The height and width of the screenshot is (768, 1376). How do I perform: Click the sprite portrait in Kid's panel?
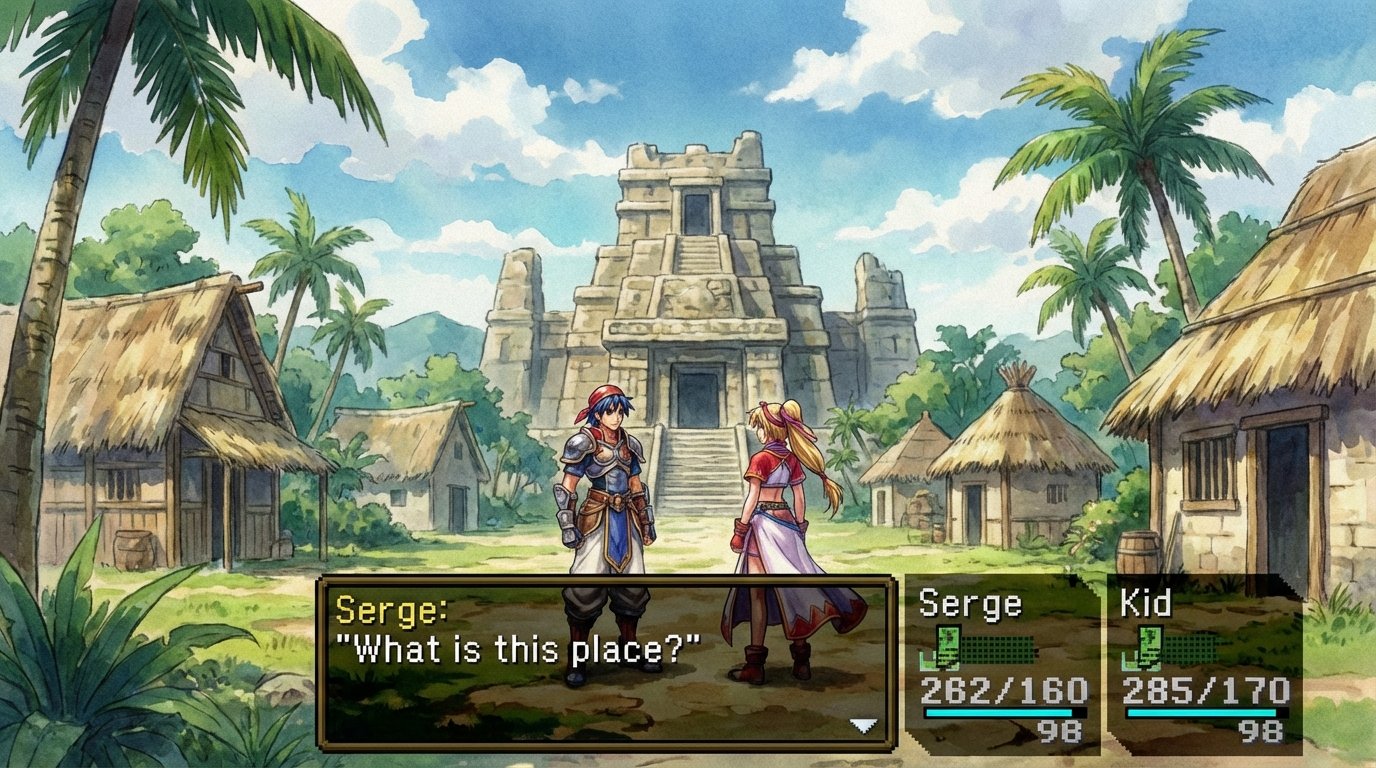[x=1149, y=646]
